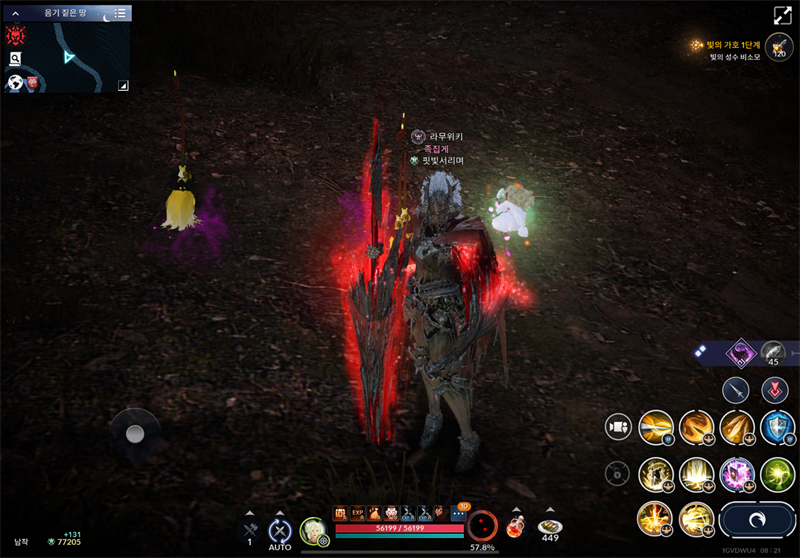The image size is (800, 558).
Task: Open the character portrait next to health bar
Action: click(313, 531)
